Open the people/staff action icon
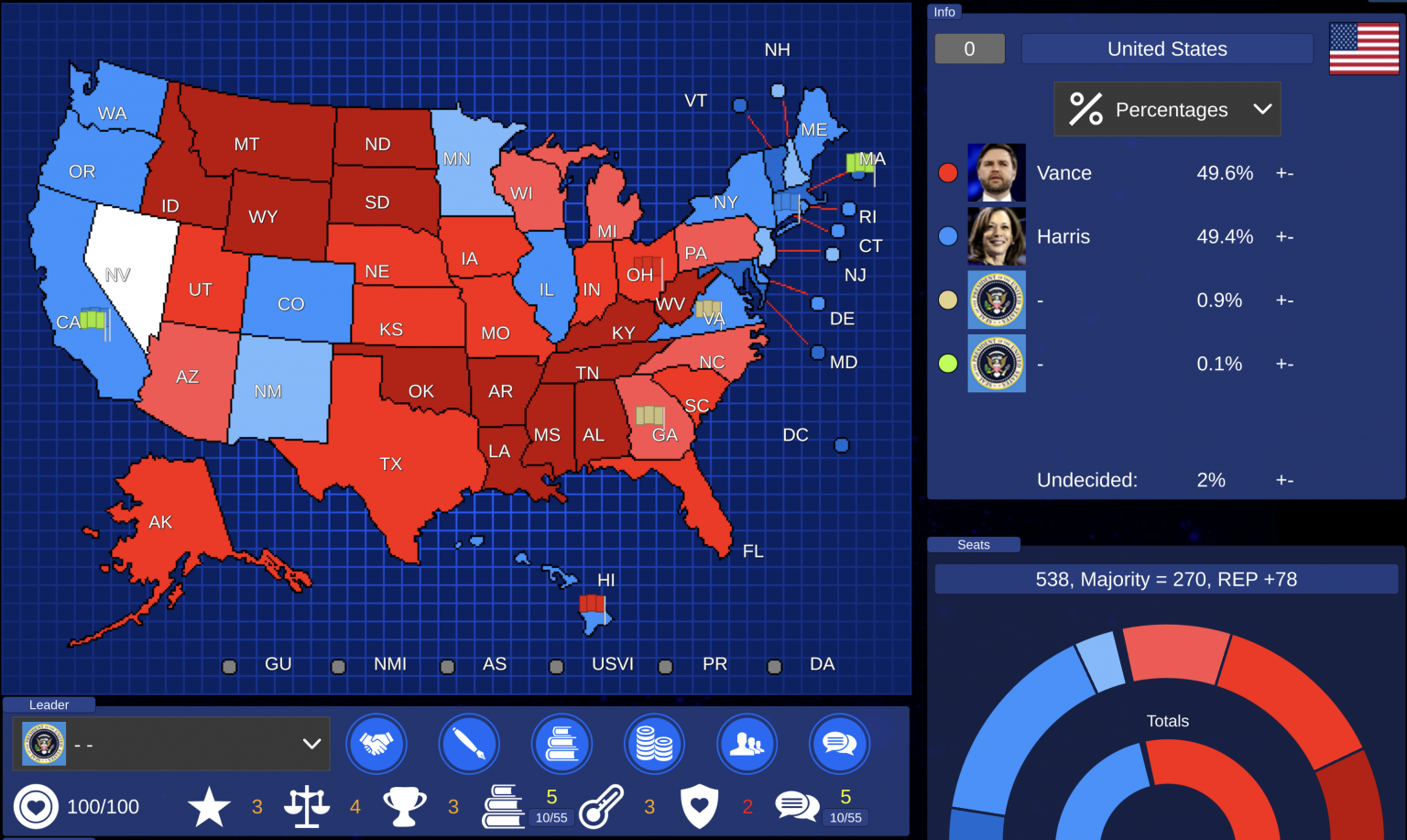The image size is (1407, 840). (x=747, y=744)
